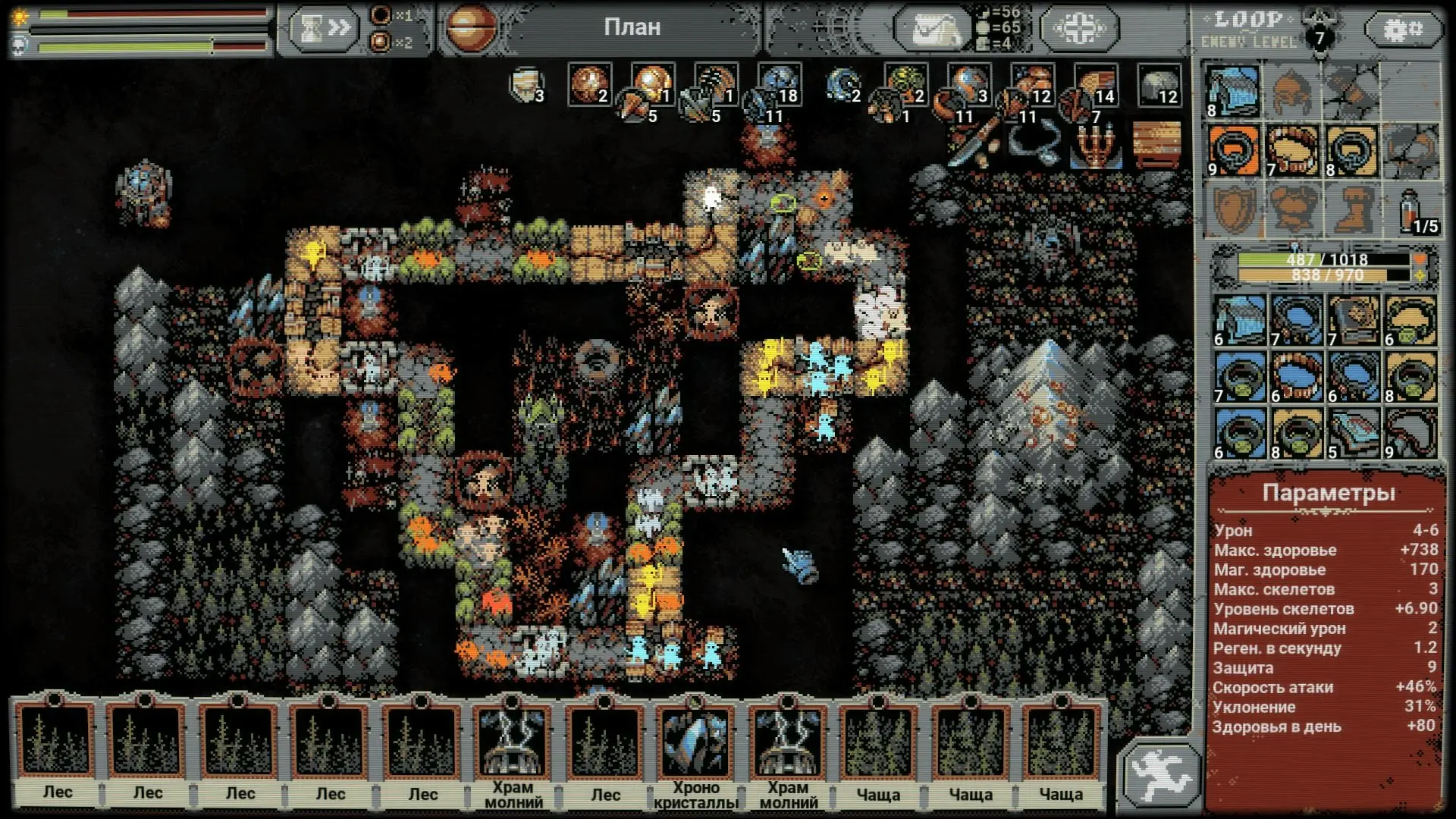This screenshot has height=819, width=1456.
Task: Click the planning mode orb
Action: point(471,28)
